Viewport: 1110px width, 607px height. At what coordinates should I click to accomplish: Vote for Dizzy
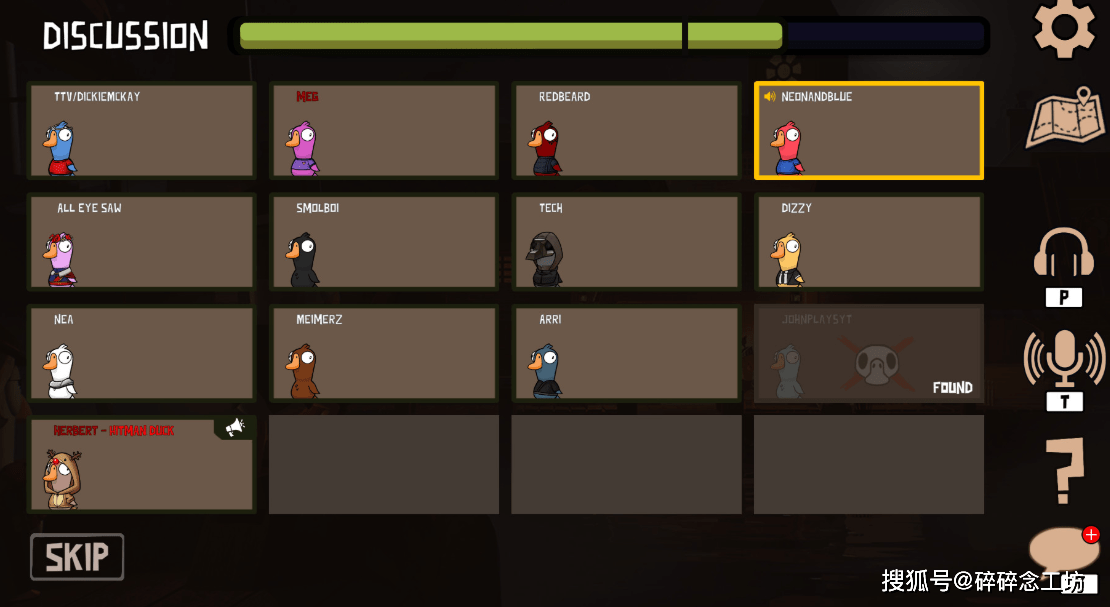pos(869,242)
